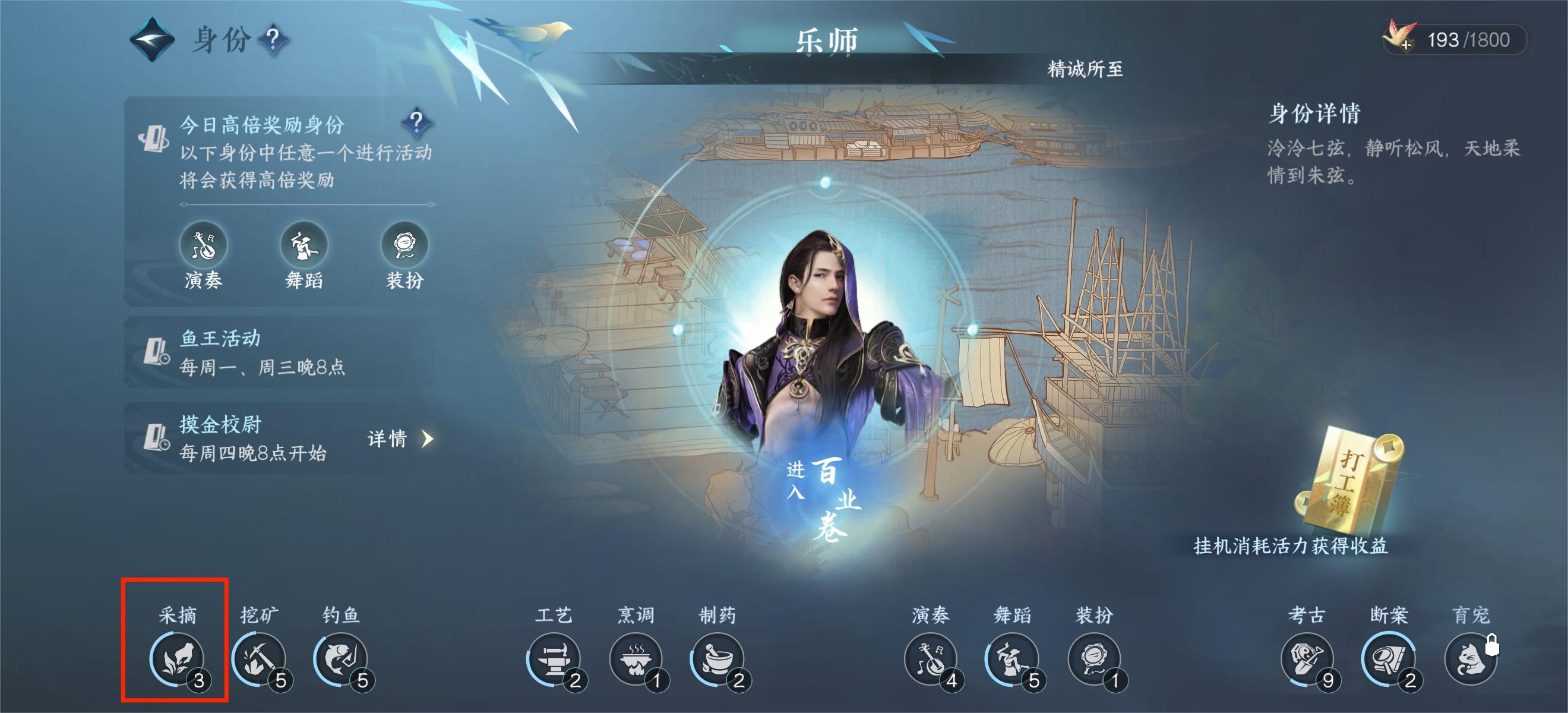Choose the 钓鱼 fishing identity
The image size is (1568, 713).
point(341,660)
